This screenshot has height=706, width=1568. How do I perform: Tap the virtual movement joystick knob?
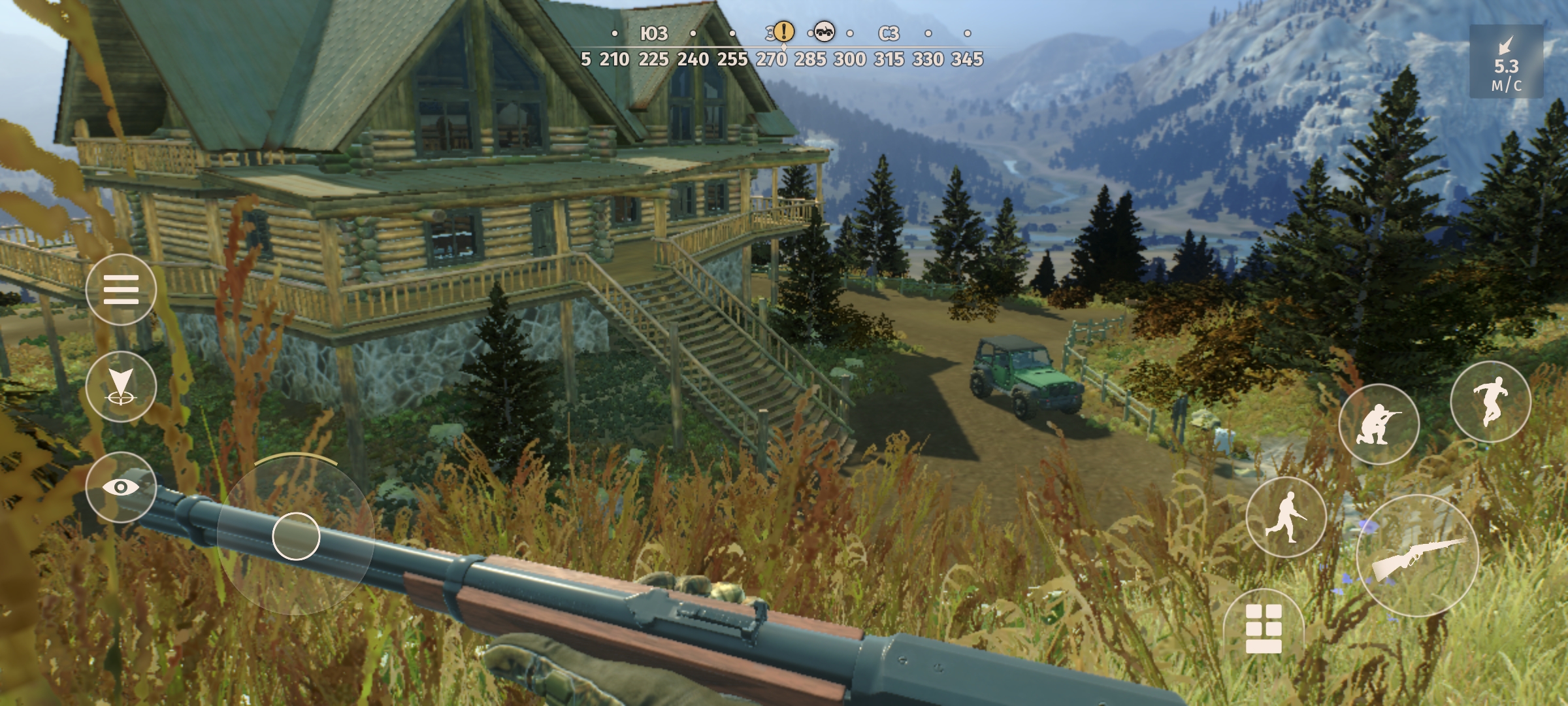point(296,536)
